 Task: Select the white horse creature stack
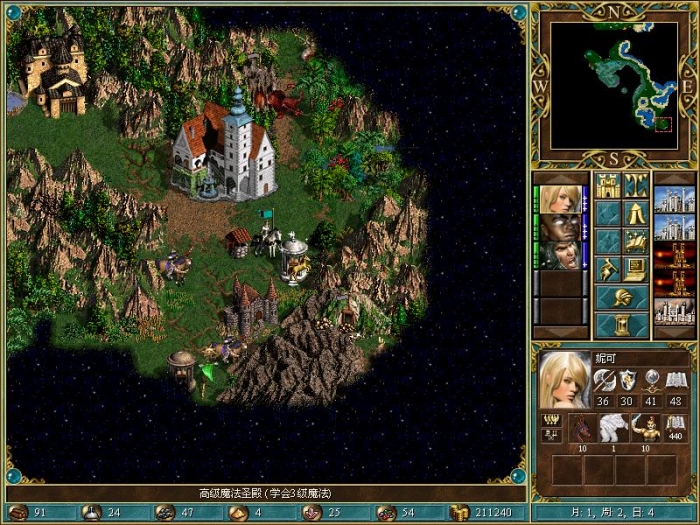pyautogui.click(x=611, y=427)
